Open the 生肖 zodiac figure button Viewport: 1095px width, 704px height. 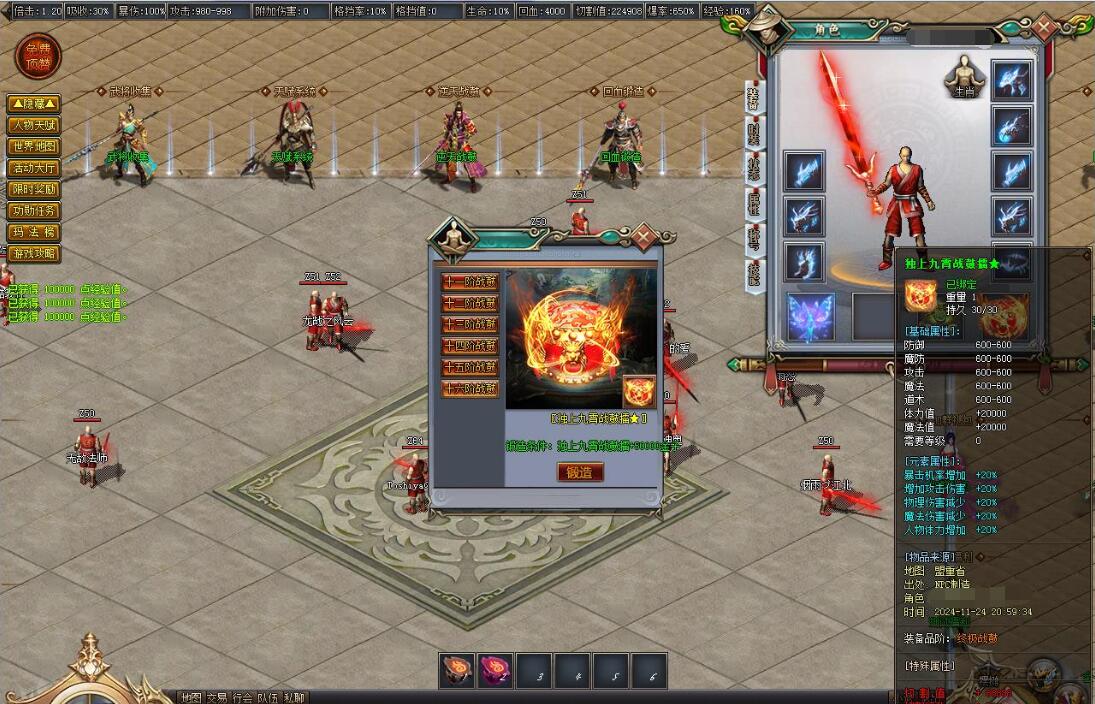point(964,77)
